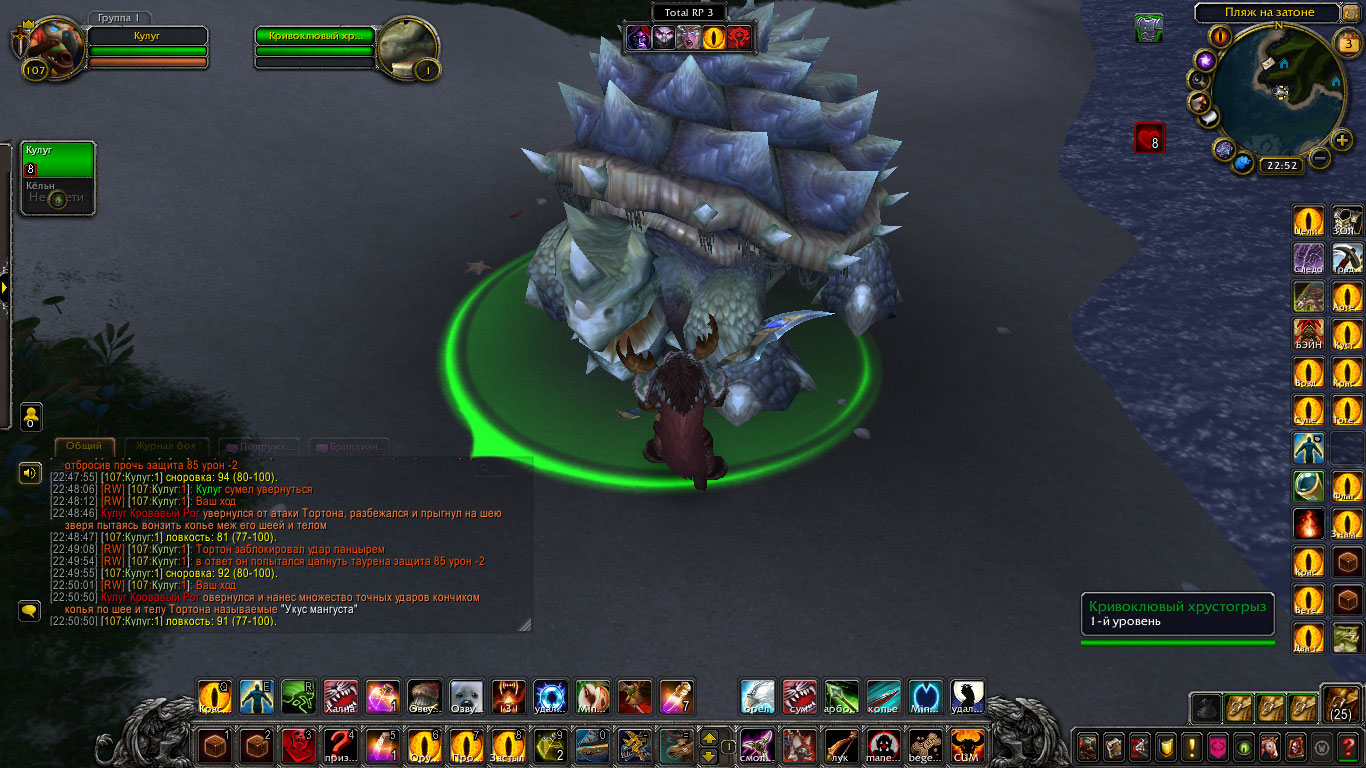Viewport: 1366px width, 768px height.
Task: Switch to the Общий chat tab
Action: tap(84, 446)
